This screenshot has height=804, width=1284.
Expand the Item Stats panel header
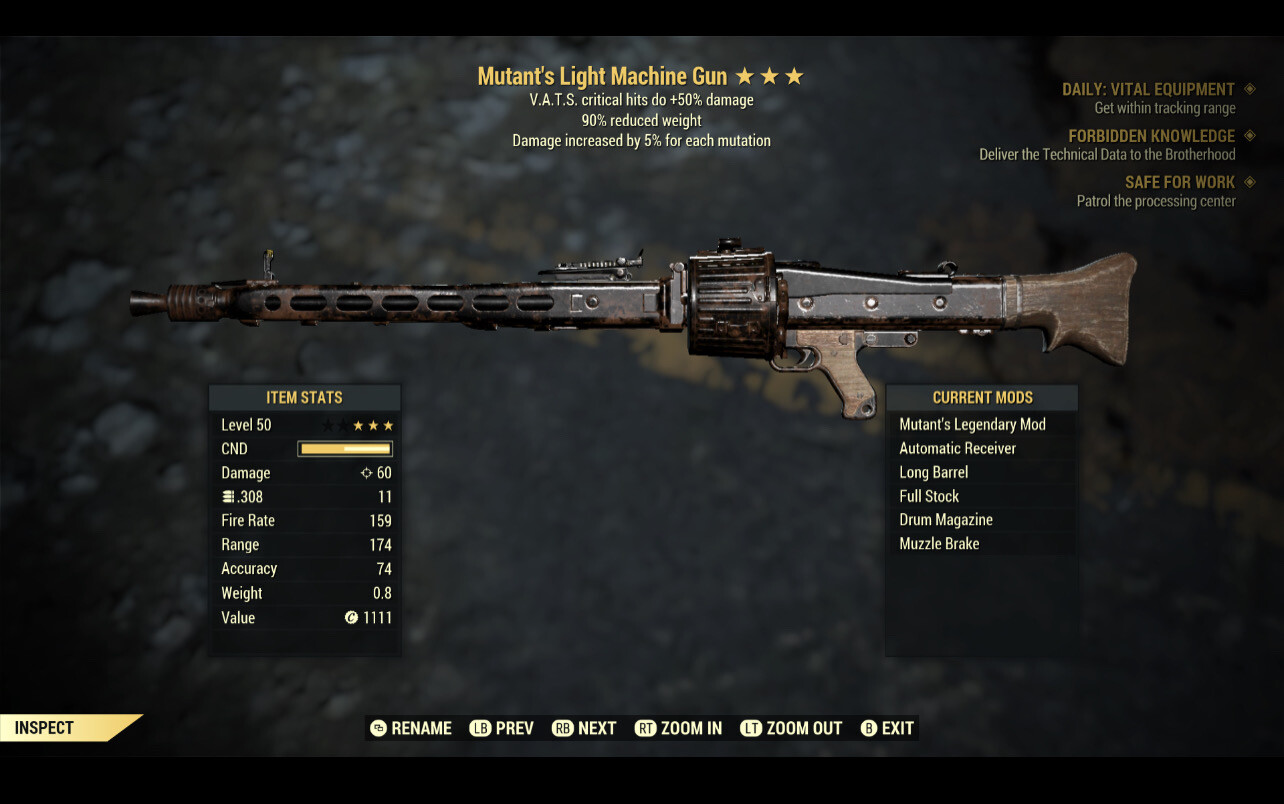(304, 397)
